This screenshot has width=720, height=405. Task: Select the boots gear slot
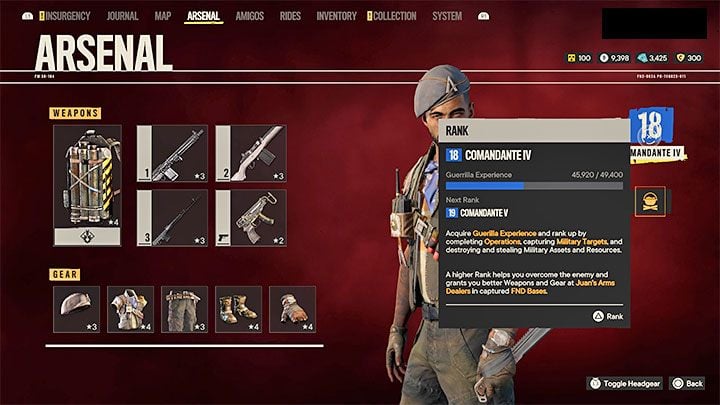238,309
